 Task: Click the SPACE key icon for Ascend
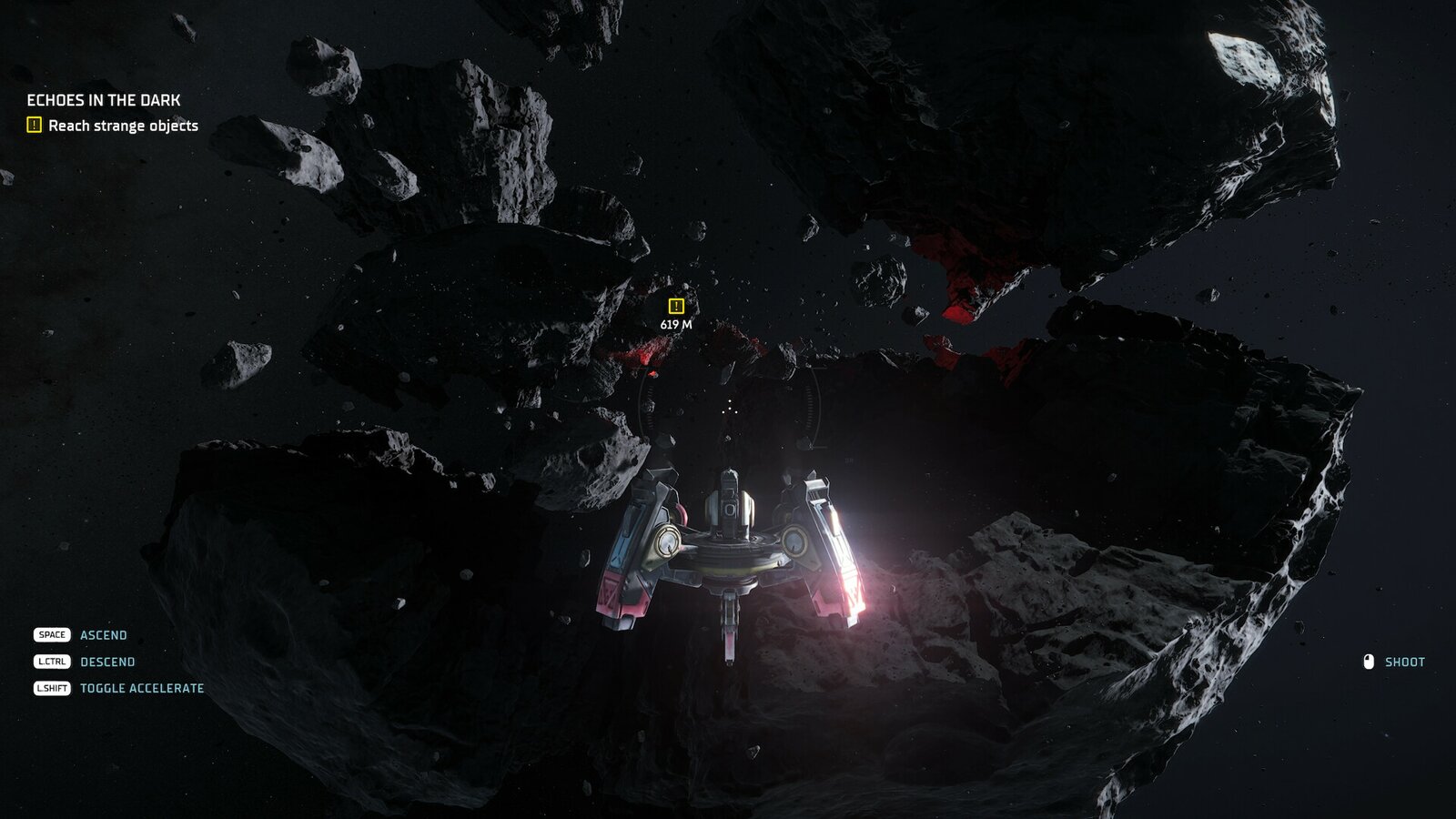coord(53,635)
